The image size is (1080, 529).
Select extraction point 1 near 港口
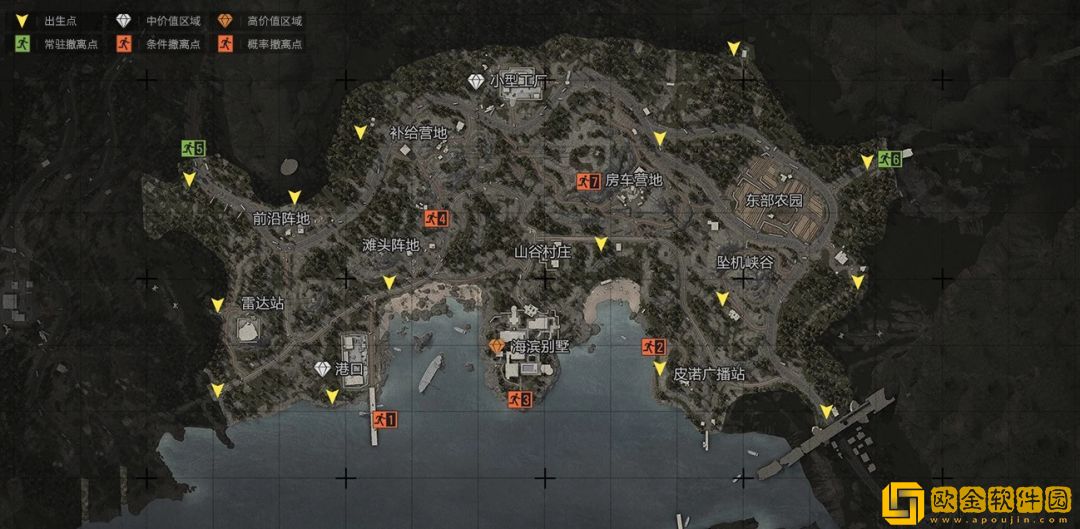tap(384, 420)
